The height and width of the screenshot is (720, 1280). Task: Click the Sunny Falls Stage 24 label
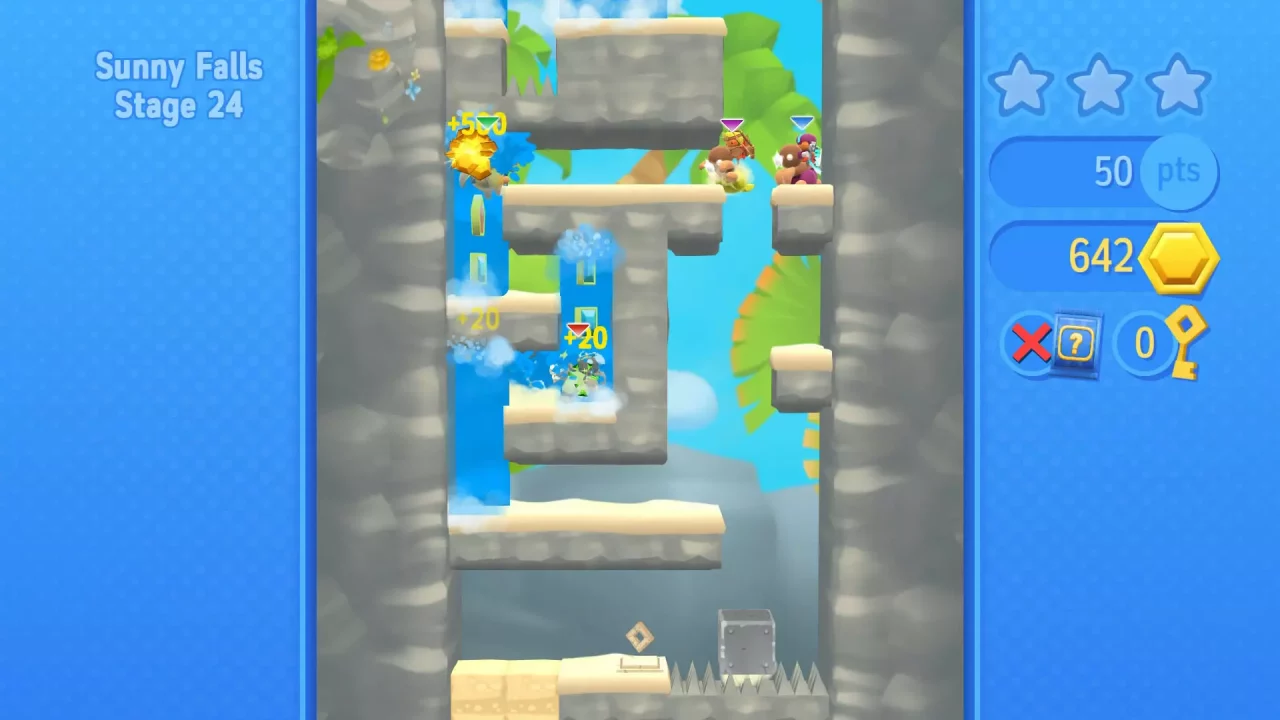point(178,86)
